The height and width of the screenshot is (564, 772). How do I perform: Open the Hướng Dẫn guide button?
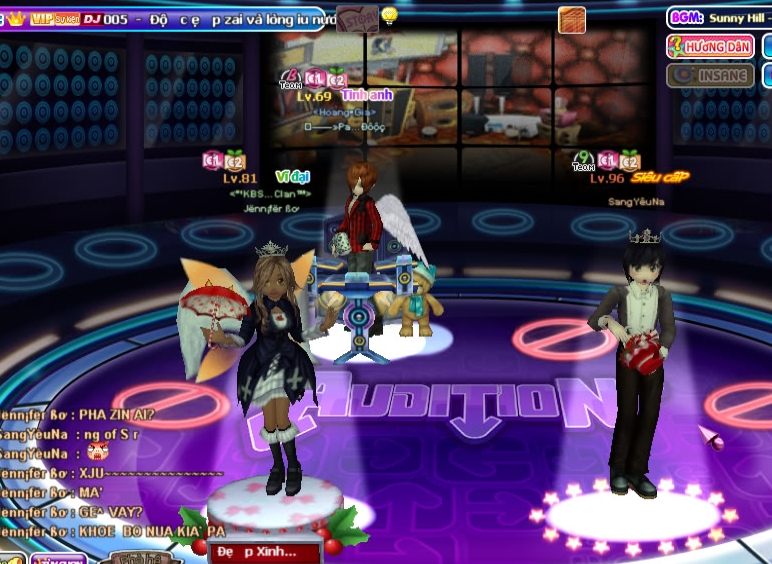pyautogui.click(x=711, y=46)
